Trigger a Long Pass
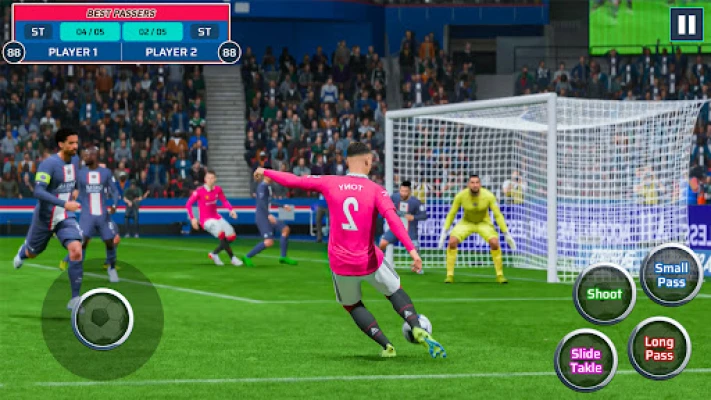The image size is (711, 400). pyautogui.click(x=659, y=348)
